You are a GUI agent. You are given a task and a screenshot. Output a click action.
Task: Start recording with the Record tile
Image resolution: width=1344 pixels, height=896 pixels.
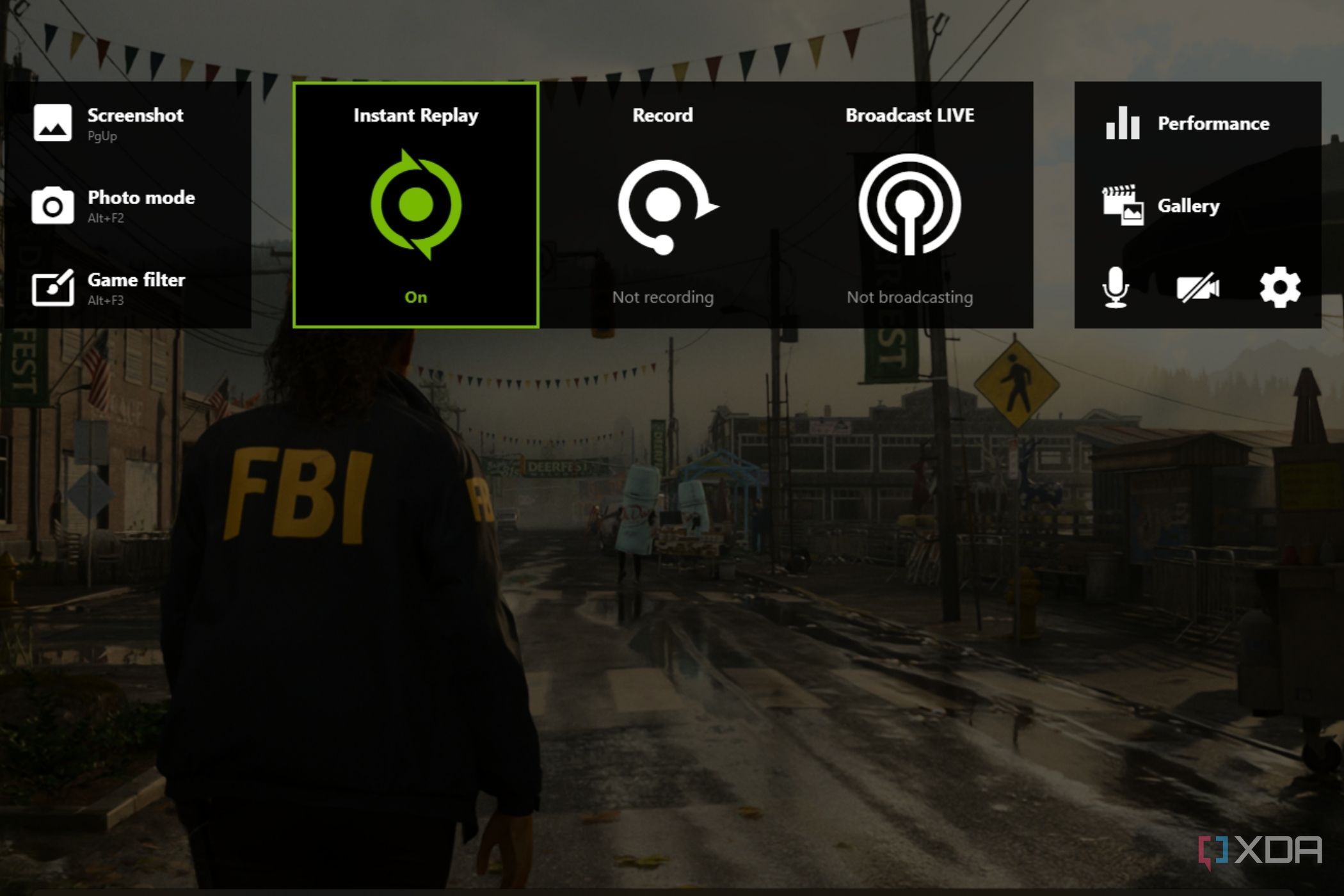click(x=663, y=205)
